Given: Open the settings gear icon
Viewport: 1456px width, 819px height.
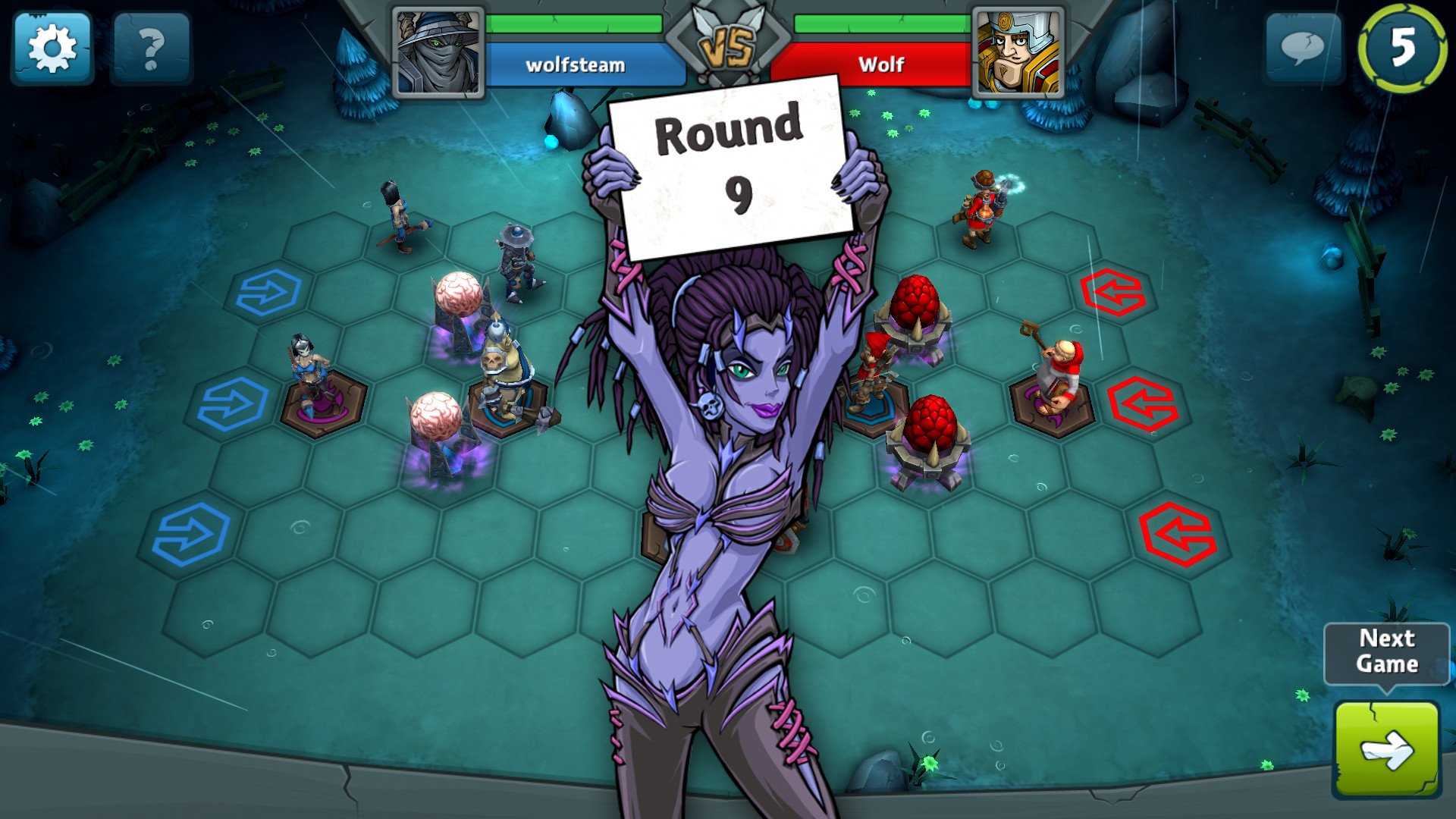Looking at the screenshot, I should pos(51,47).
